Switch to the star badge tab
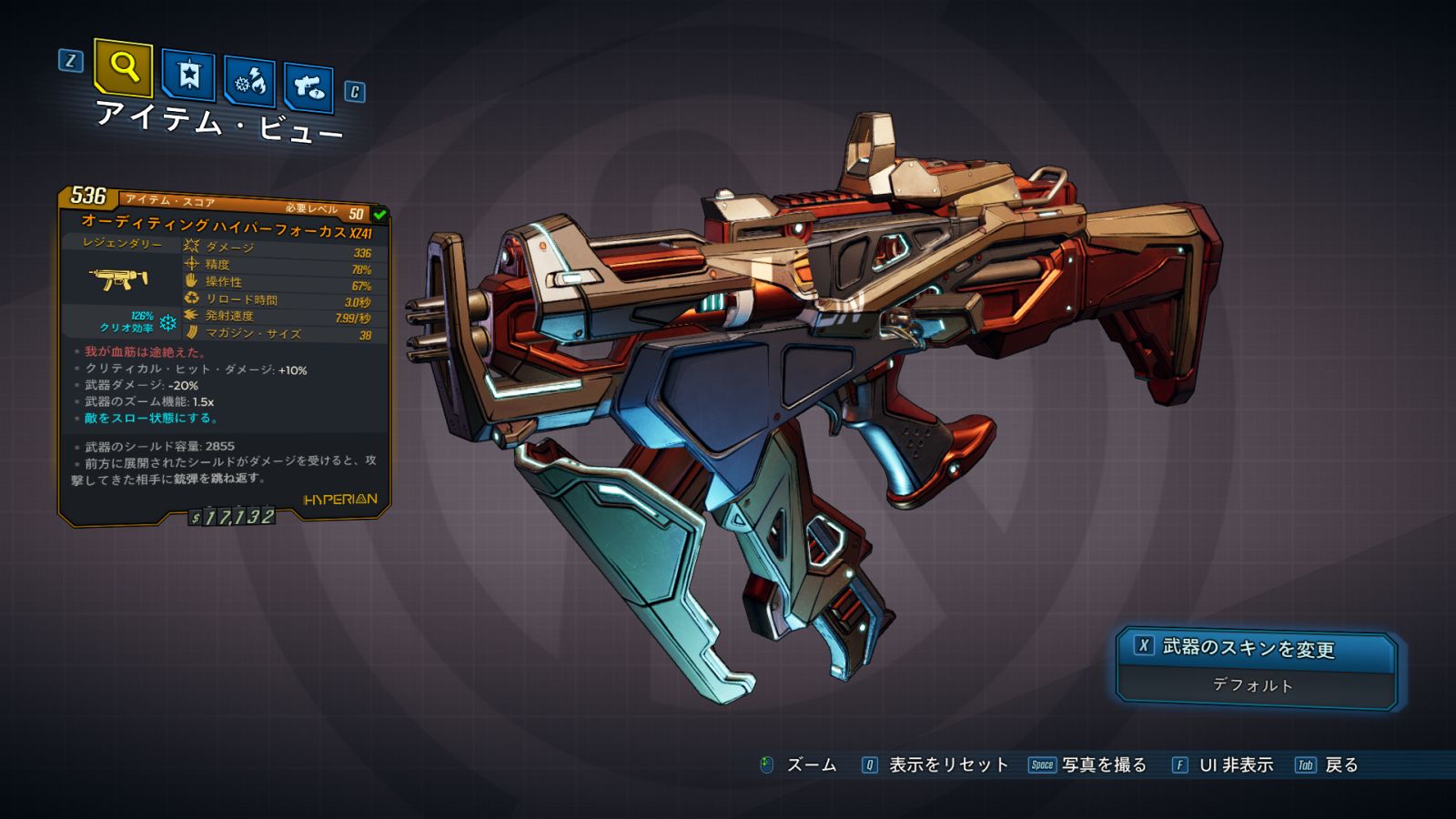The image size is (1456, 819). 188,76
